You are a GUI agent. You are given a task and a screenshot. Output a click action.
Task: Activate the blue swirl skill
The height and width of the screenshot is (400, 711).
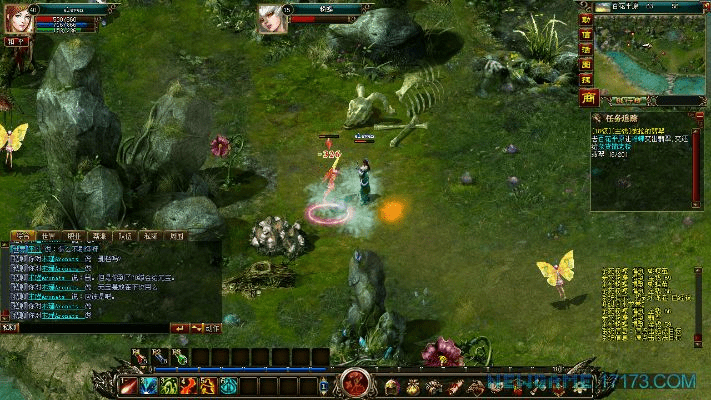point(149,386)
